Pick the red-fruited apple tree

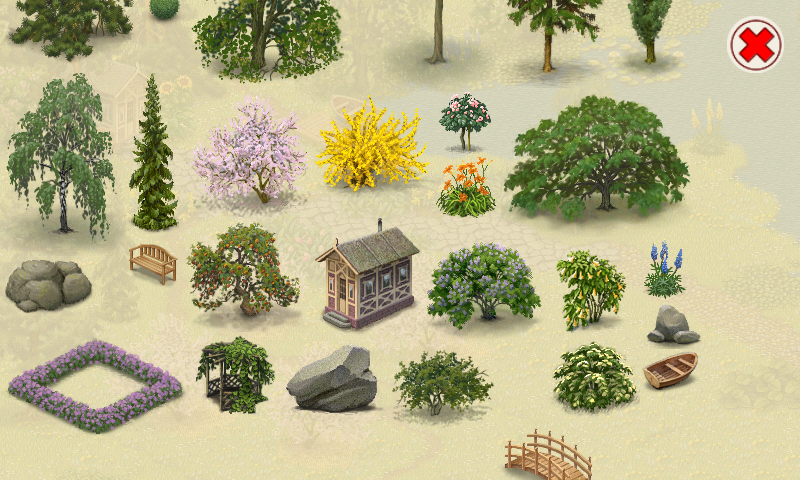(242, 269)
